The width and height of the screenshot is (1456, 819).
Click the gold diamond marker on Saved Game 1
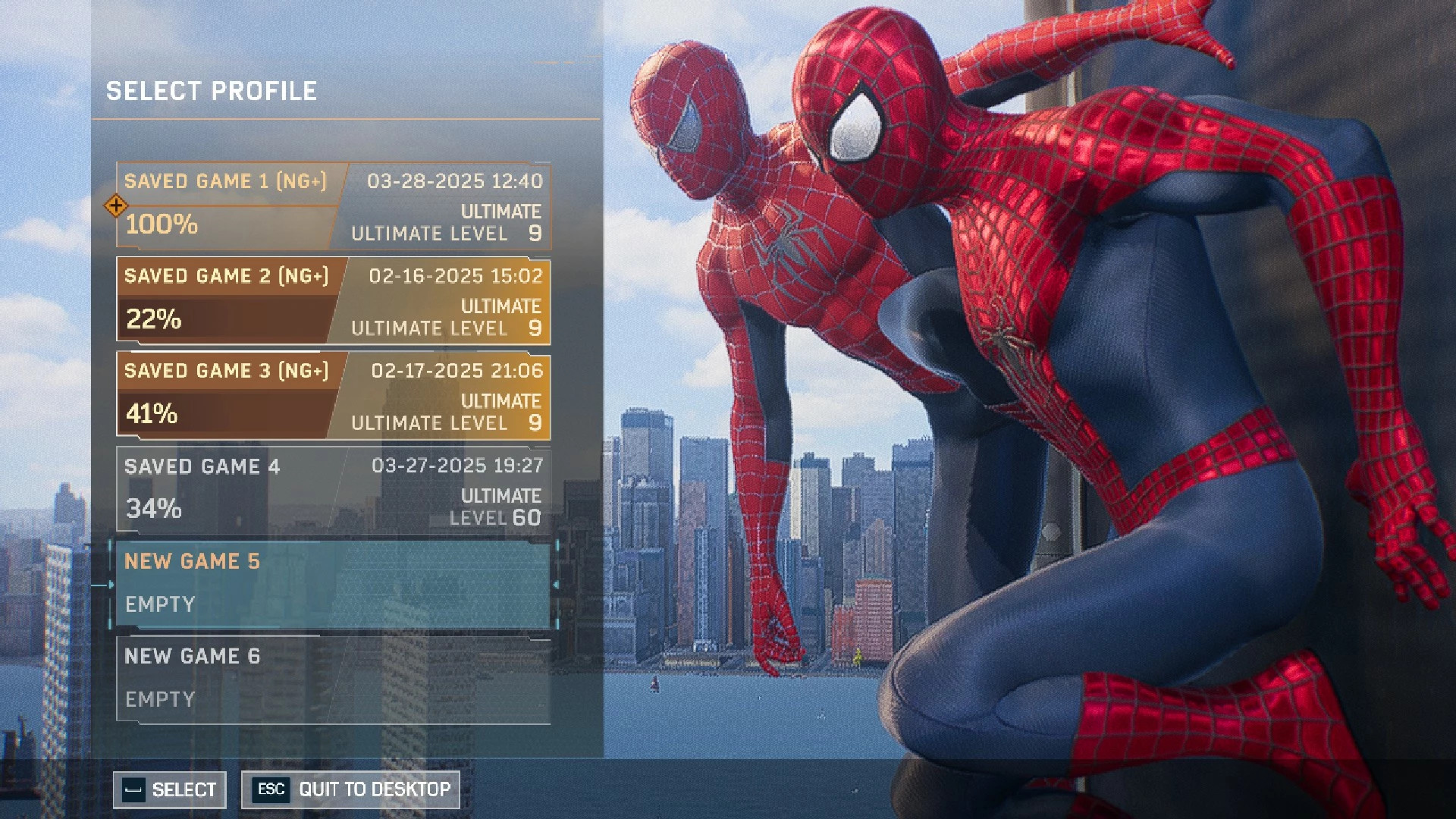[x=116, y=206]
